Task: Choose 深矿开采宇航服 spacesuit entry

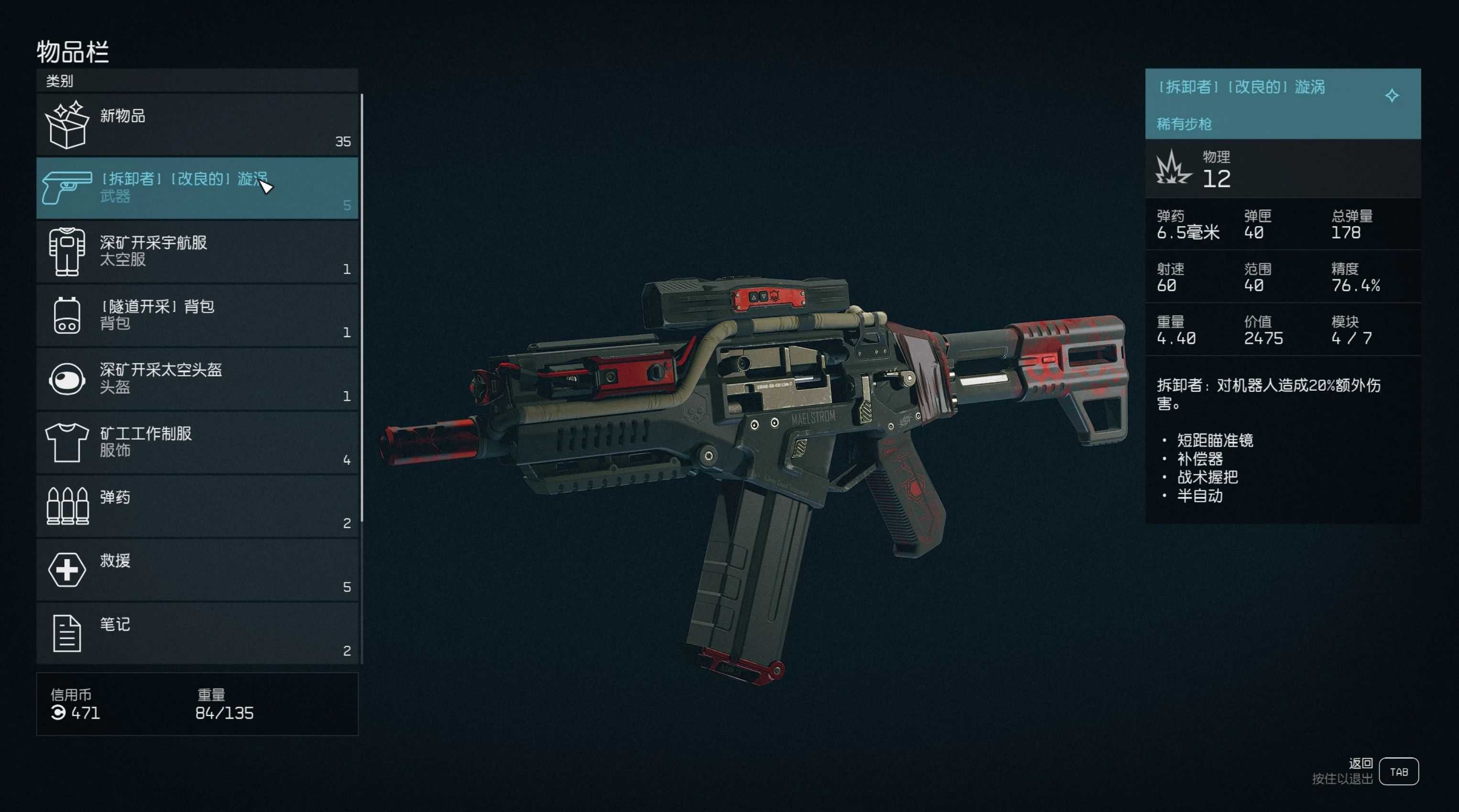Action: point(197,252)
